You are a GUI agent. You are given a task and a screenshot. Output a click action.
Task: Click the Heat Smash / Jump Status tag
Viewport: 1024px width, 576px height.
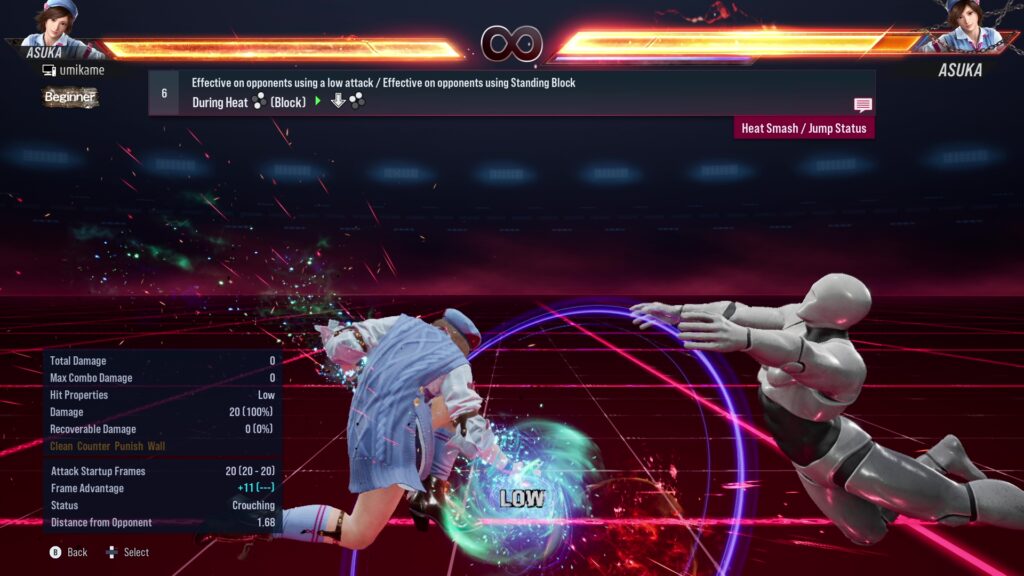point(804,128)
